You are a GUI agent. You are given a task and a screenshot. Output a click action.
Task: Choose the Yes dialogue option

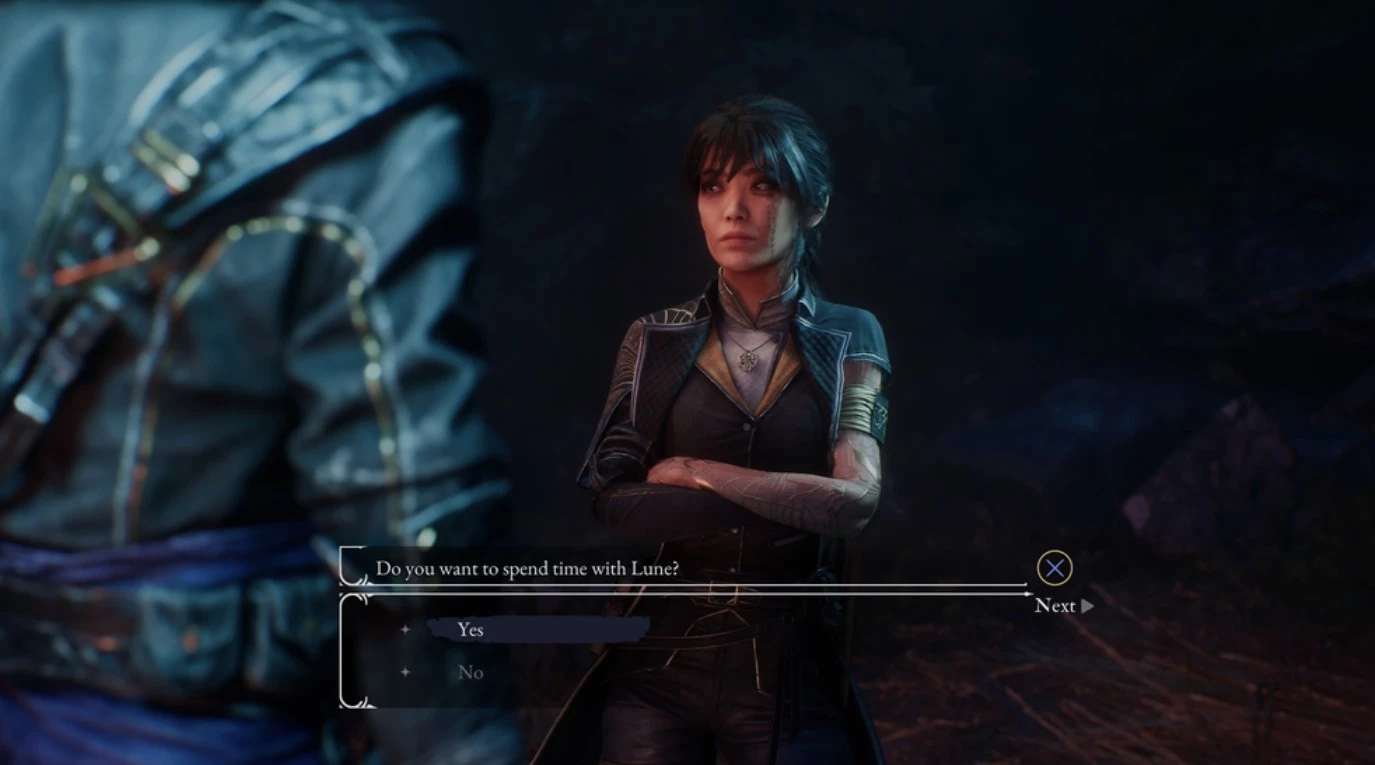coord(471,629)
